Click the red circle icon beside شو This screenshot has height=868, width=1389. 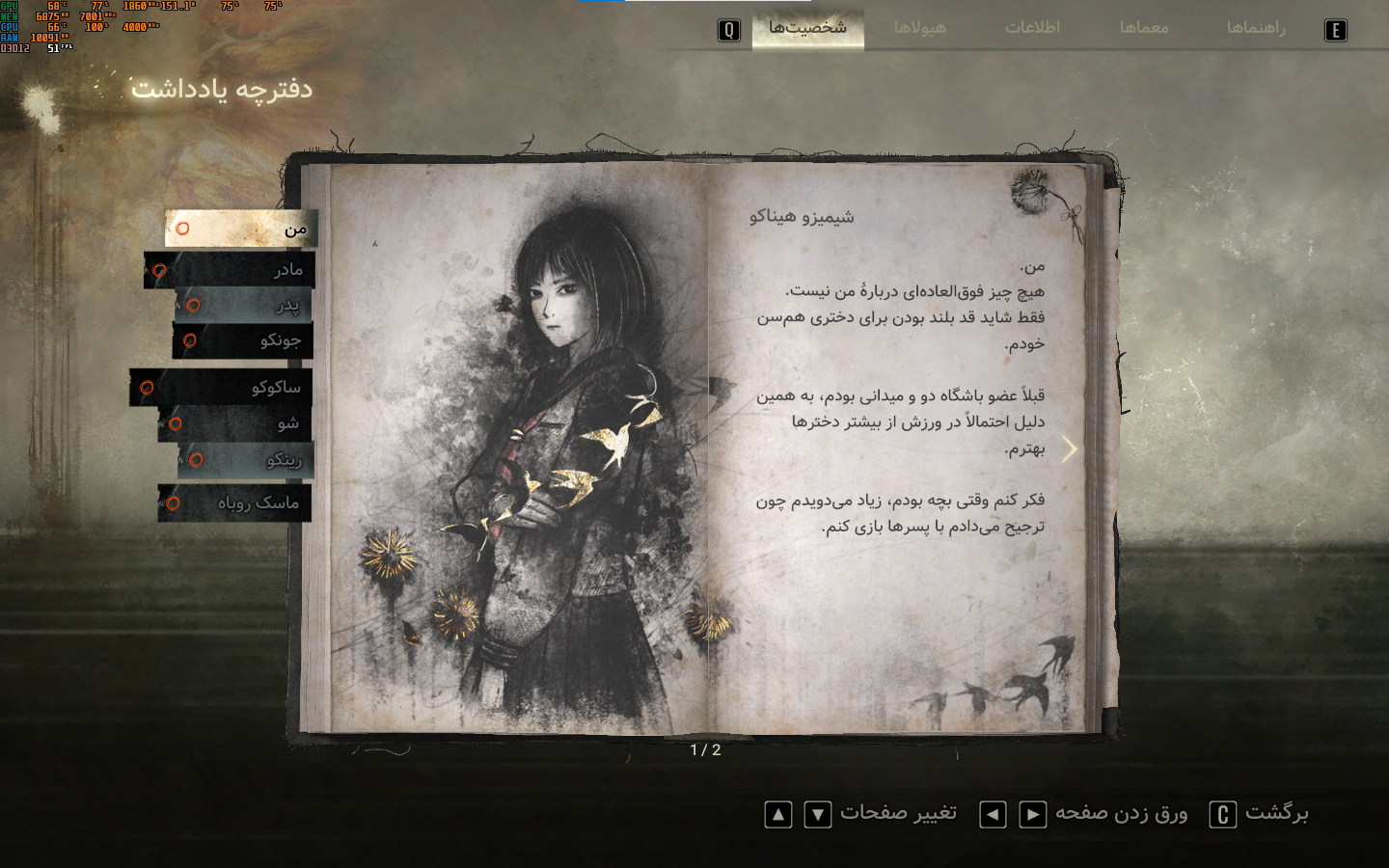(x=177, y=422)
